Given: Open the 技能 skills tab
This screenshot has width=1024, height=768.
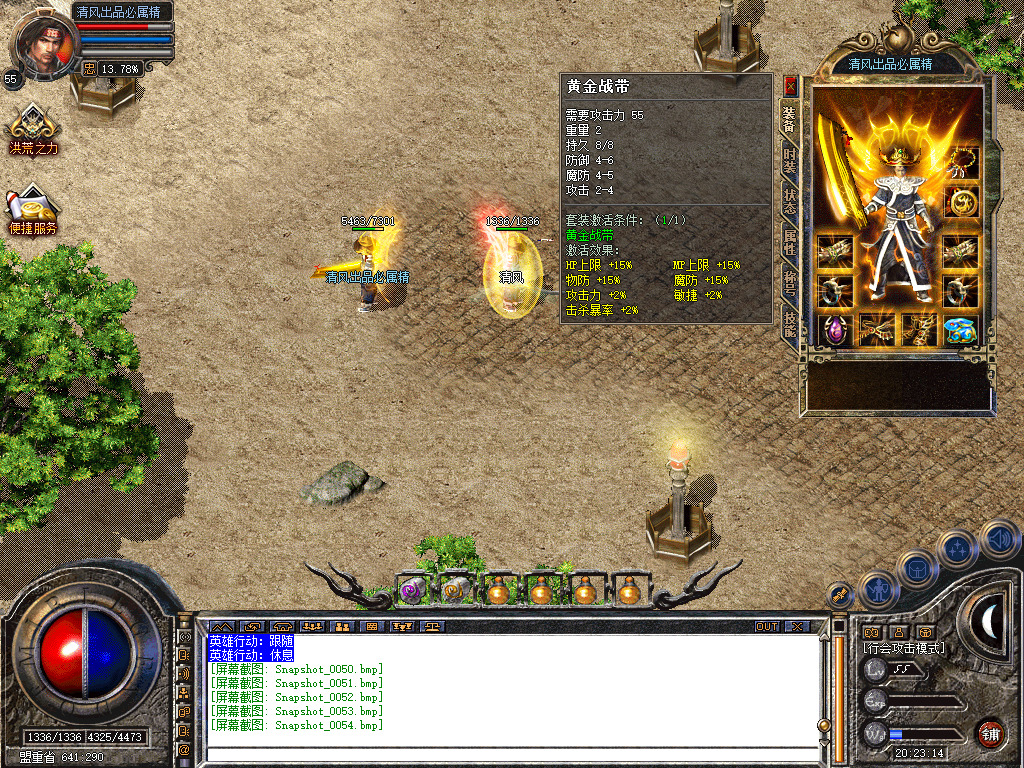Looking at the screenshot, I should [790, 323].
